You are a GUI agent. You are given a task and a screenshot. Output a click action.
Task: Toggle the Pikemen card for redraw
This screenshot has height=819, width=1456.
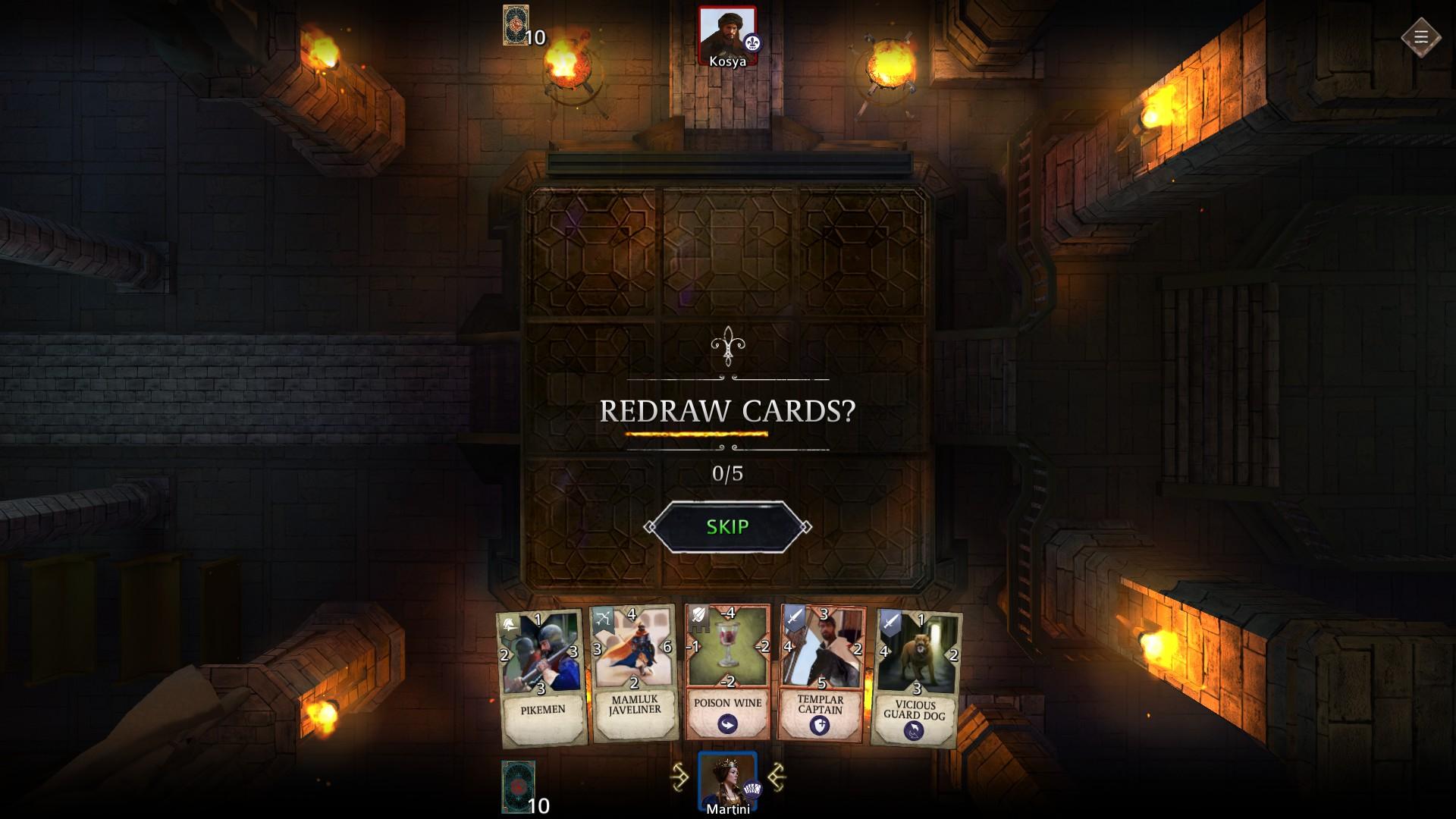click(x=540, y=667)
